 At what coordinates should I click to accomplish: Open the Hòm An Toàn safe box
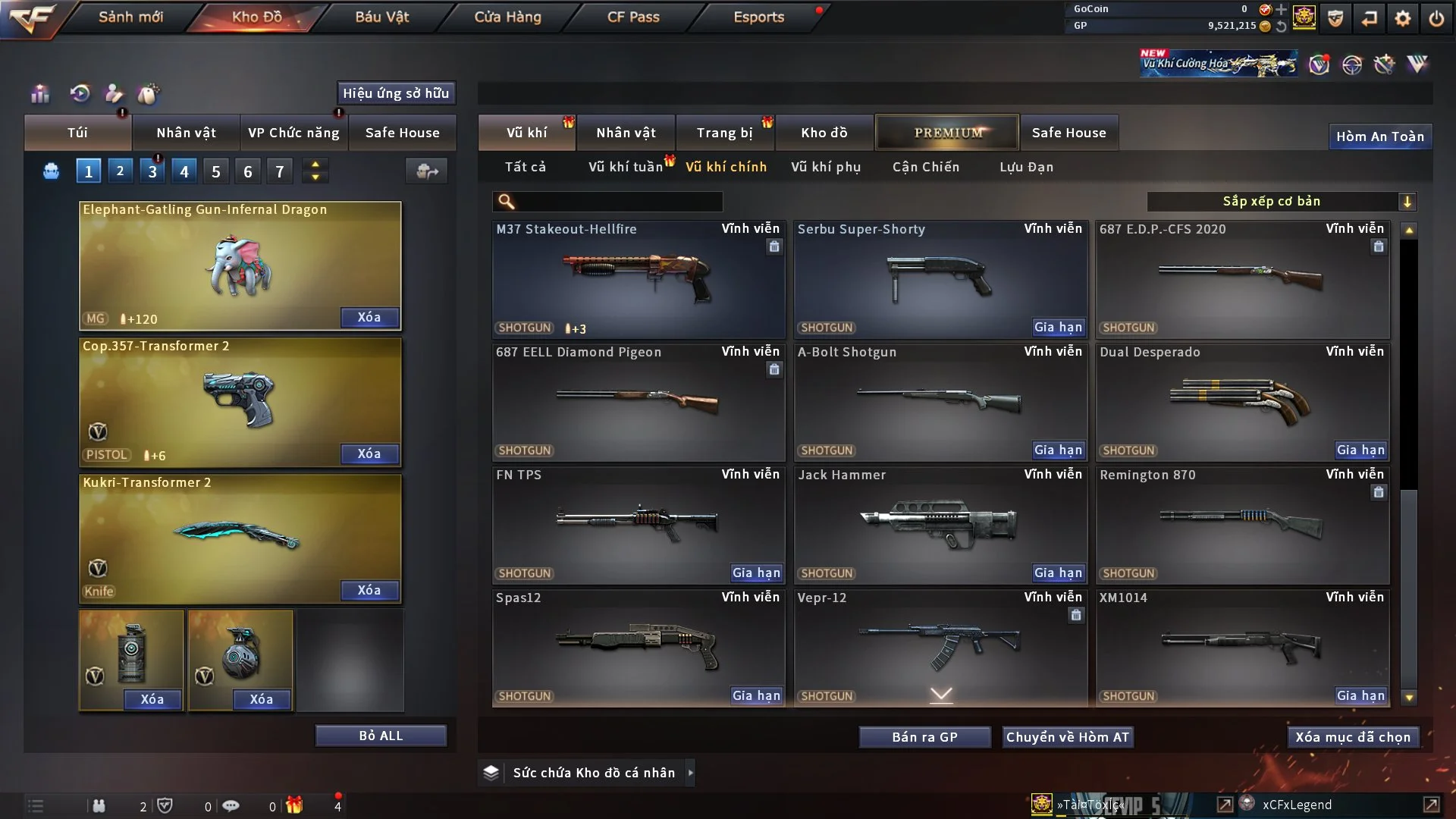click(1379, 136)
